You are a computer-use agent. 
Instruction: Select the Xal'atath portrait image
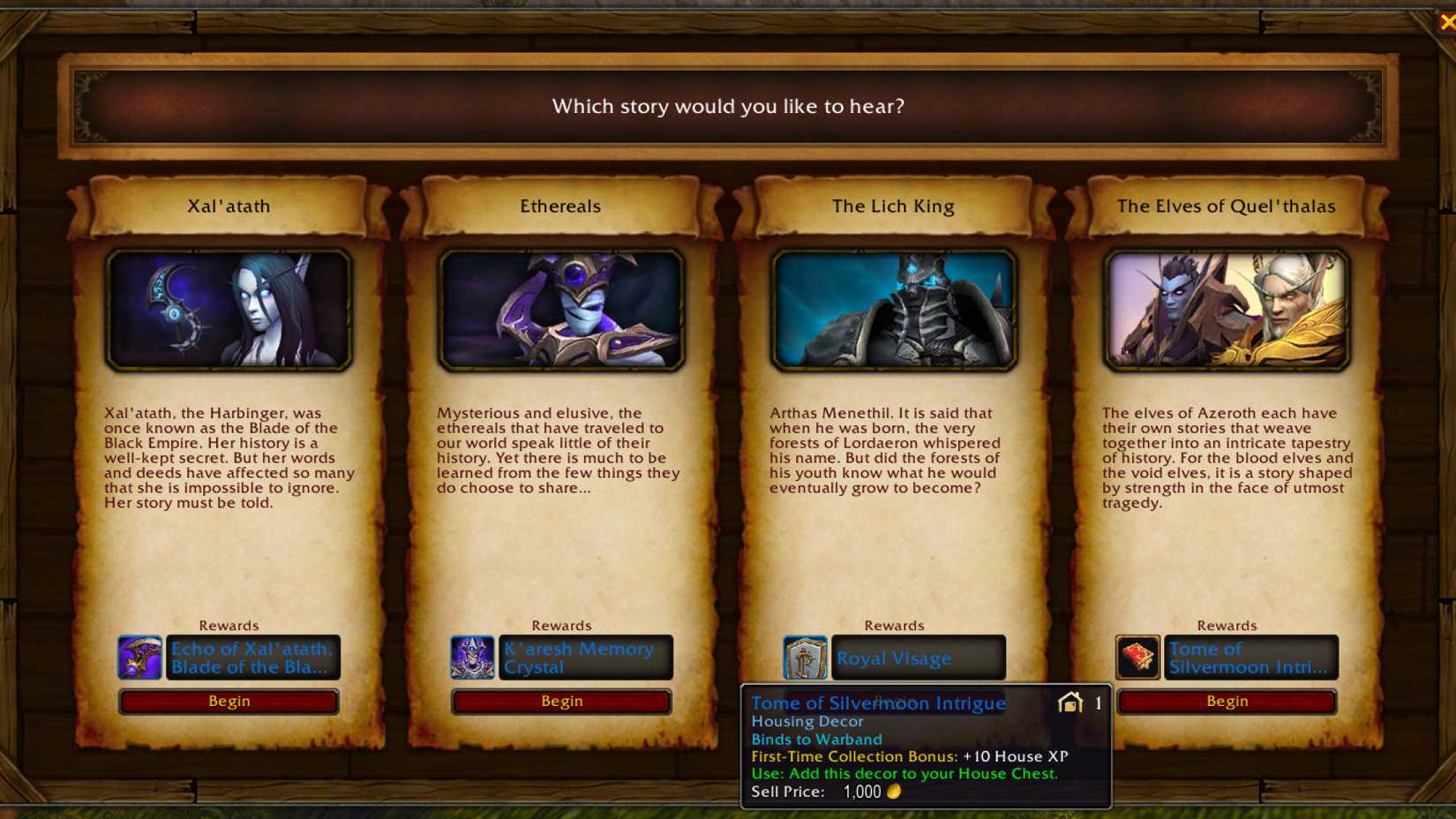pyautogui.click(x=228, y=309)
